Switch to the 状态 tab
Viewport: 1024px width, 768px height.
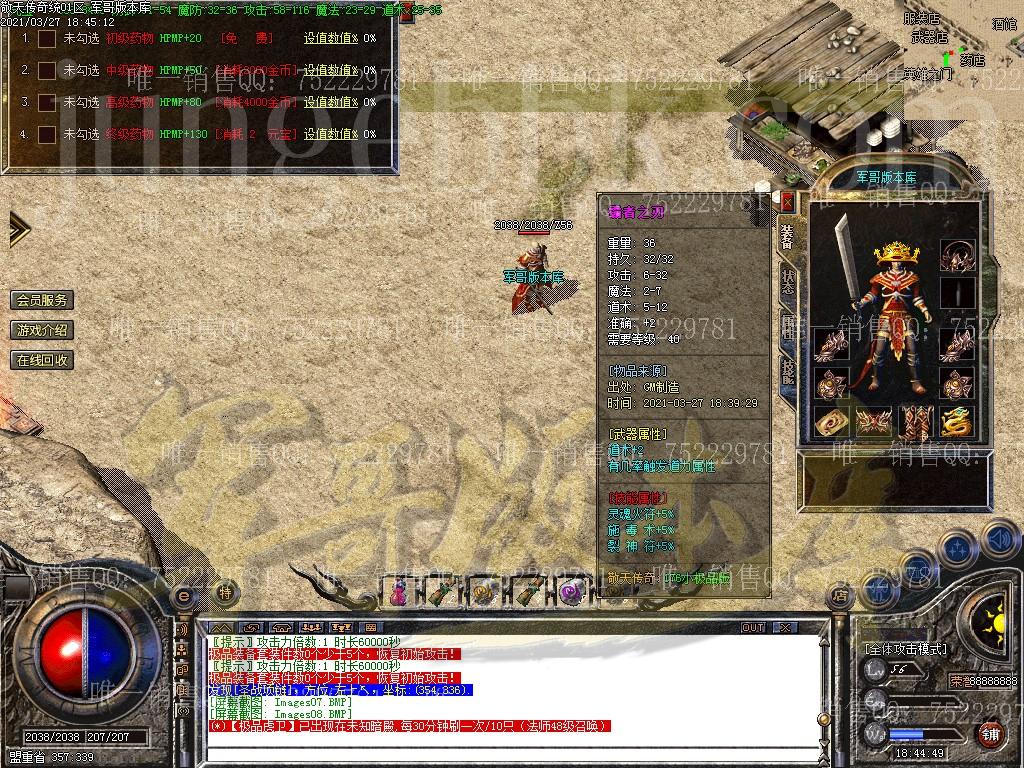tap(788, 282)
